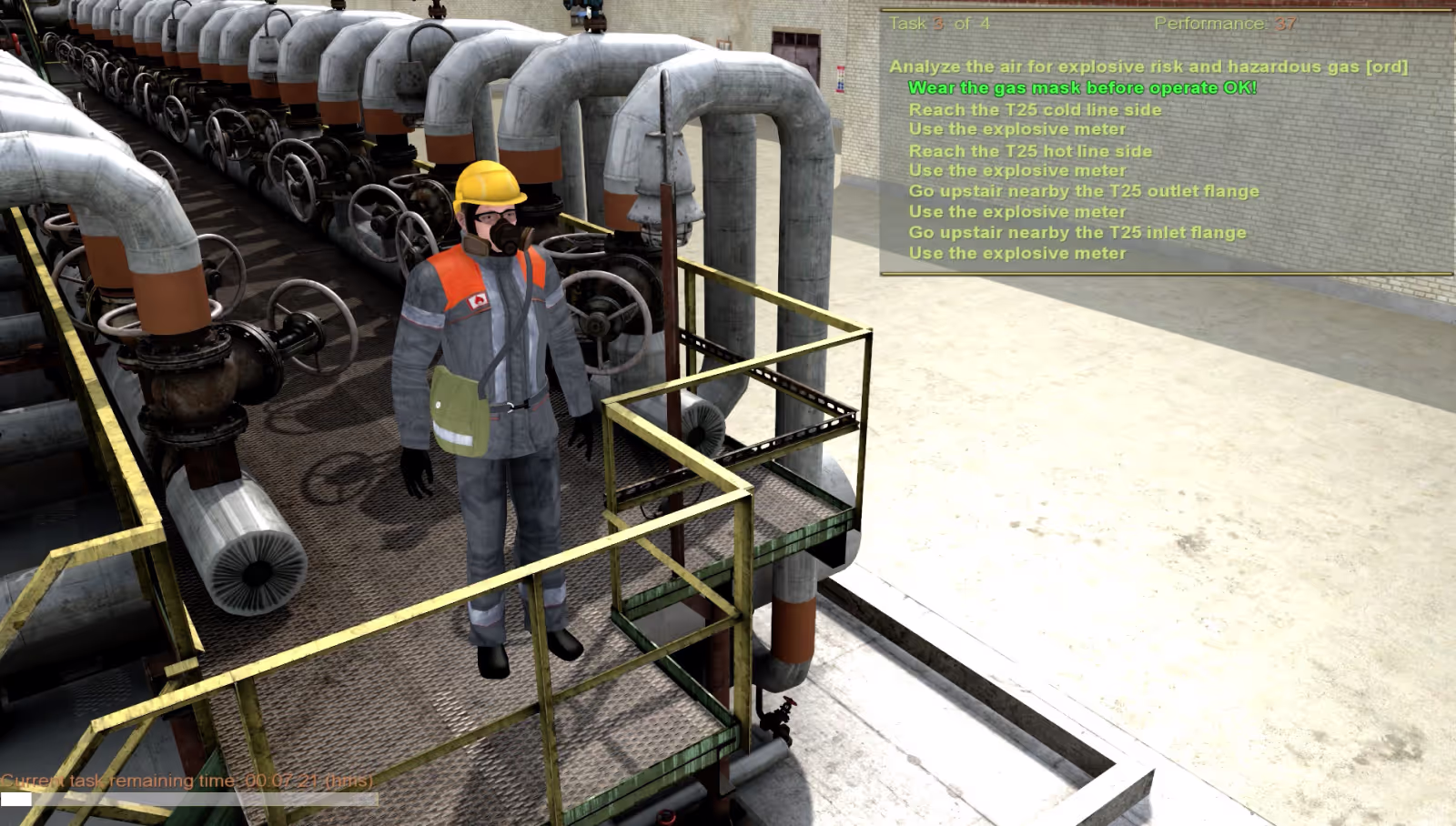Click the 'Analyze the air for explosive risk' title
The height and width of the screenshot is (826, 1456).
point(1150,66)
